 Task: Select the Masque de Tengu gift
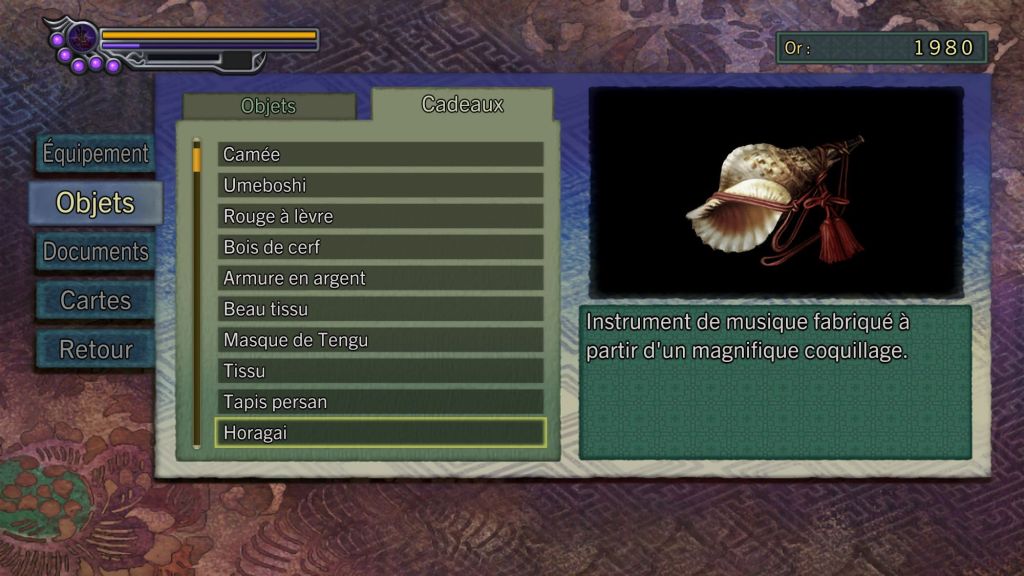pos(380,340)
